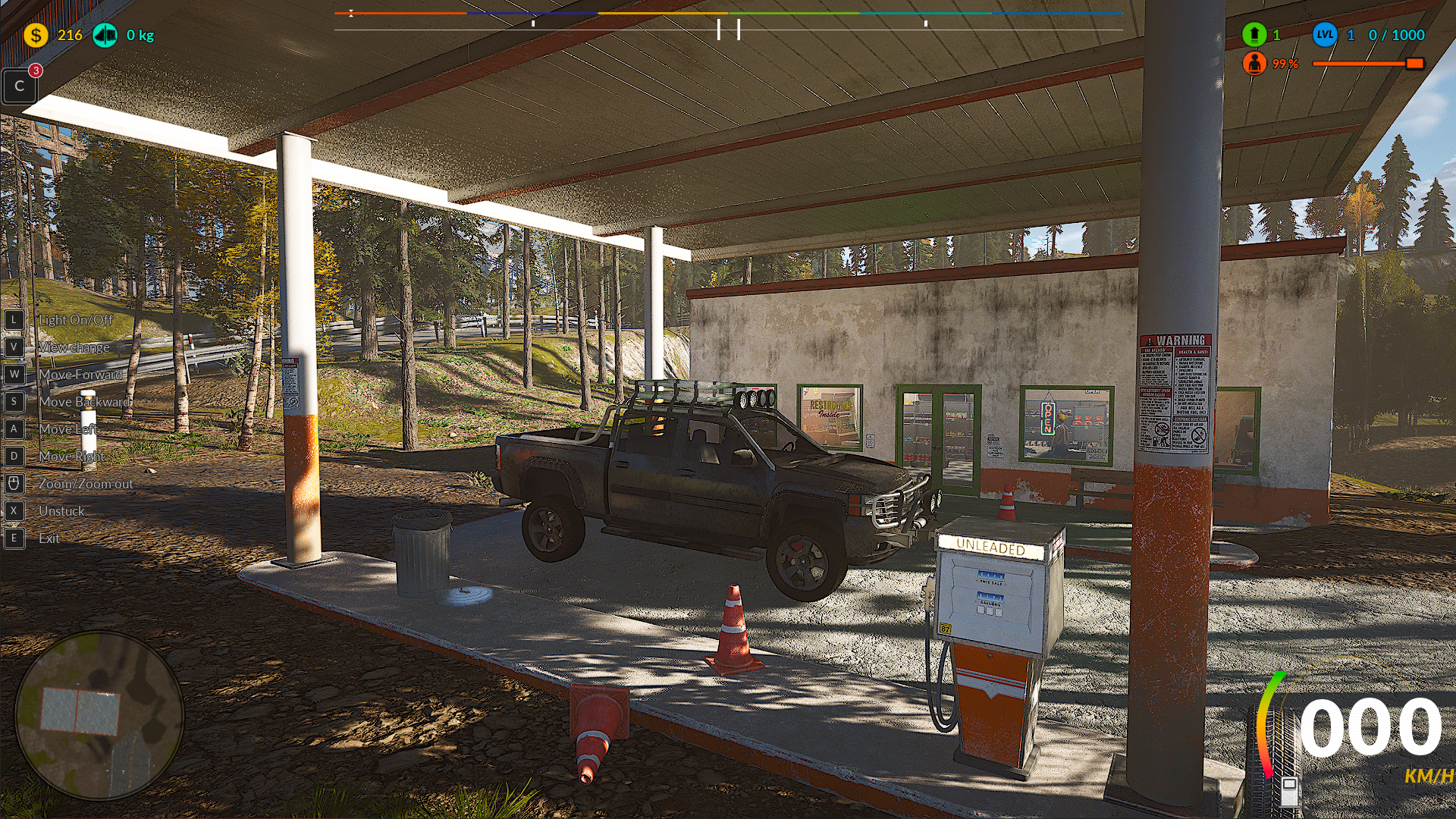This screenshot has width=1456, height=819.
Task: Click the orange character condition icon
Action: (1256, 64)
